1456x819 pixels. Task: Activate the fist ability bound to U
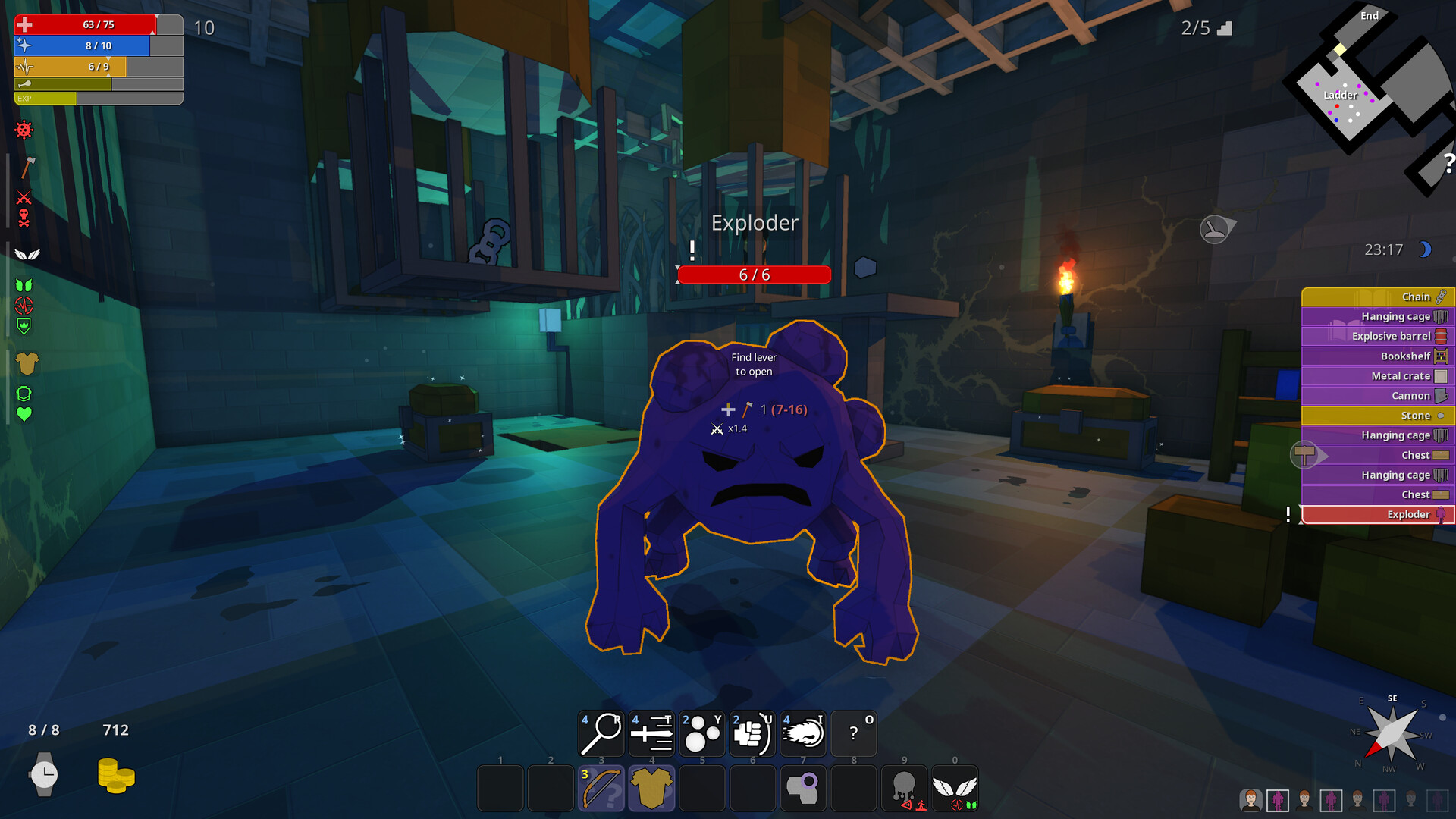click(x=752, y=733)
